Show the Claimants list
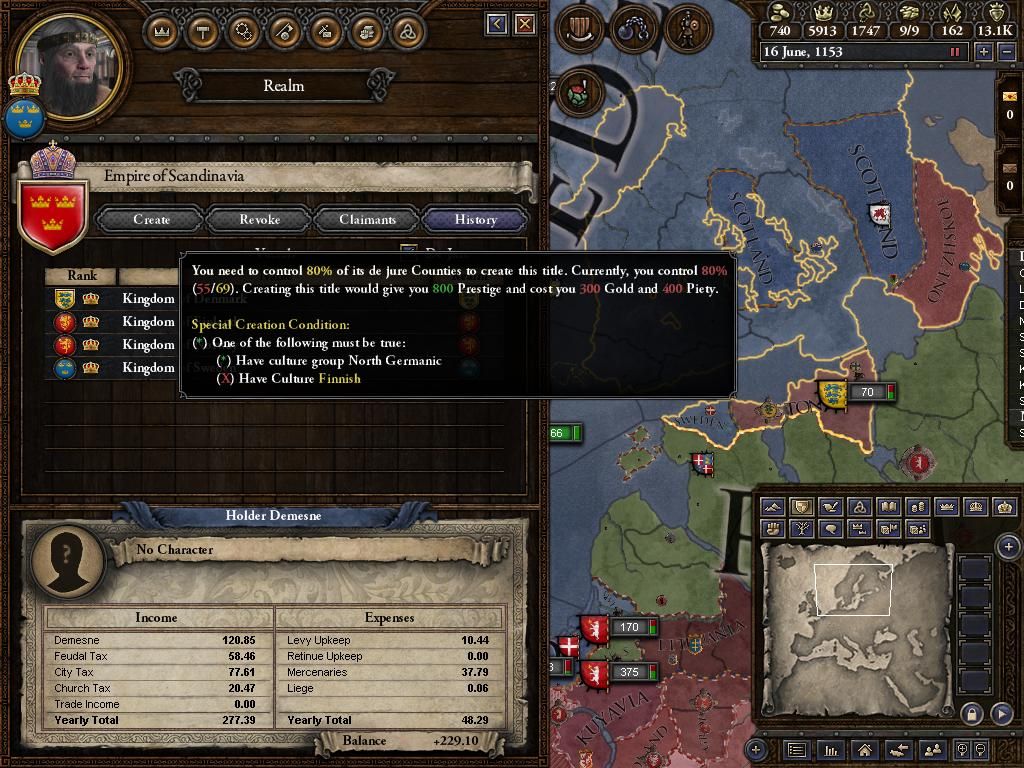Image resolution: width=1024 pixels, height=768 pixels. [367, 219]
